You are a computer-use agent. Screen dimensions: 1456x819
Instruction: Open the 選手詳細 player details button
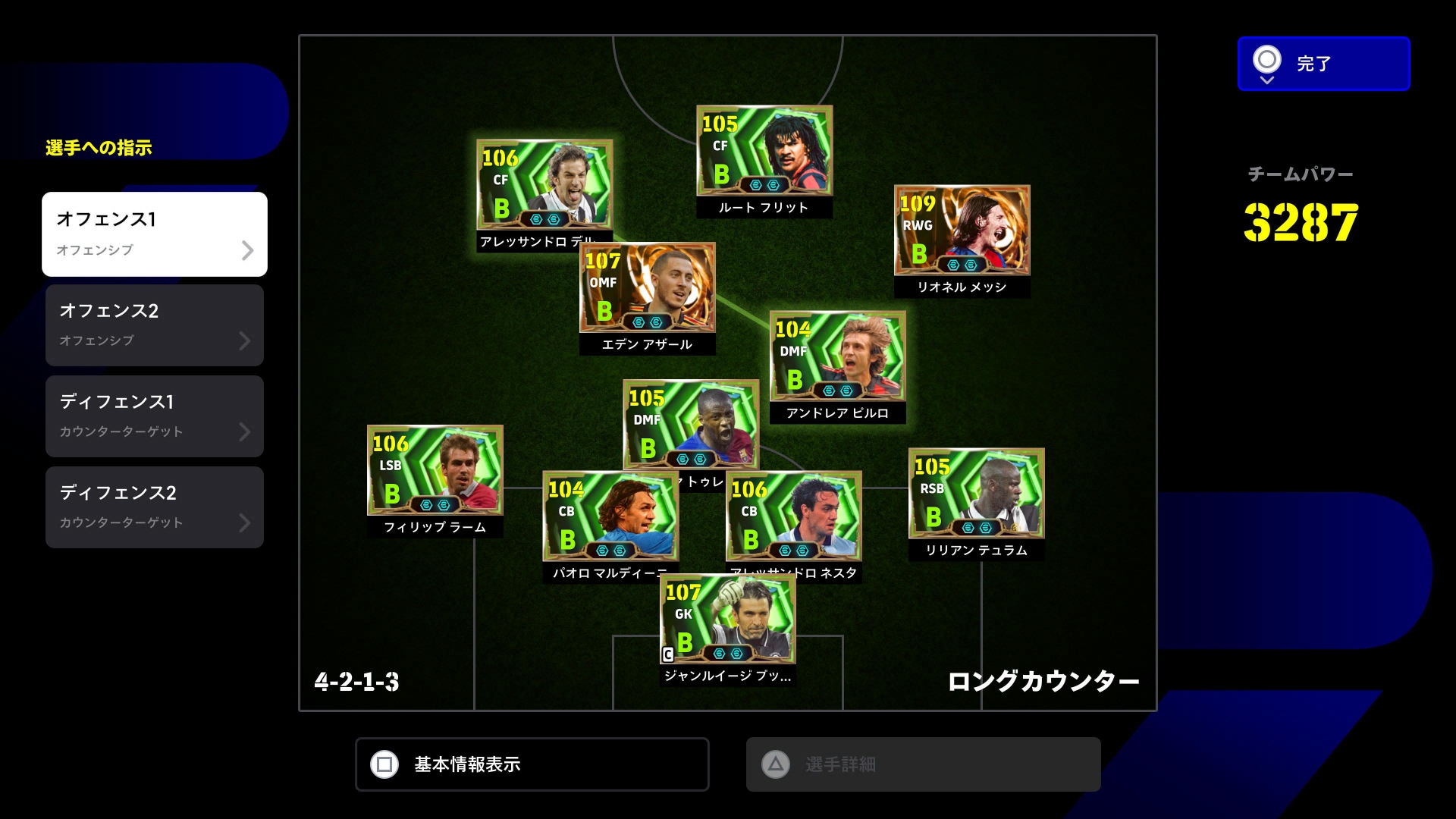[x=923, y=764]
